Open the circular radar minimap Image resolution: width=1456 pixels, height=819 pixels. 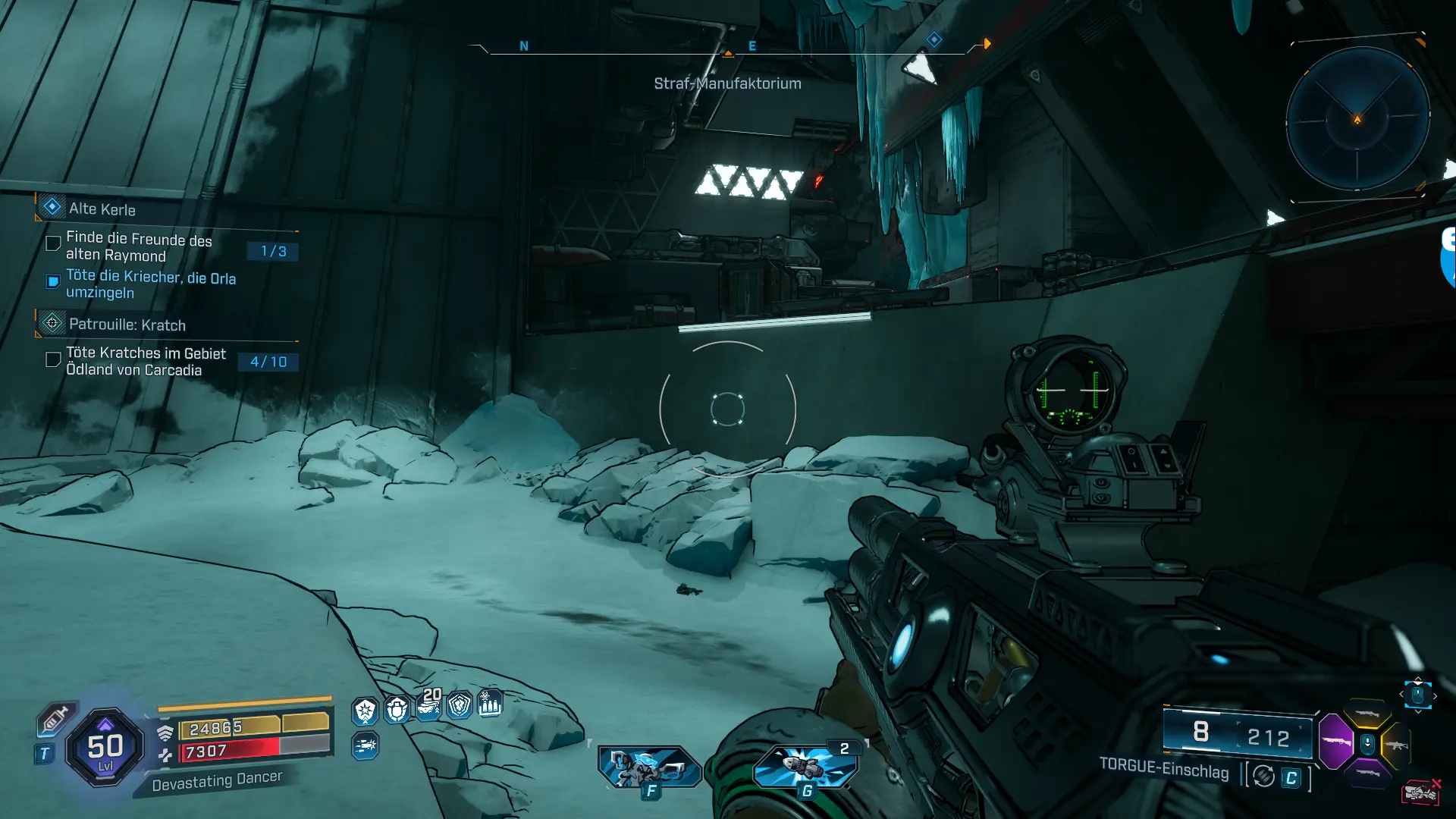[1357, 119]
